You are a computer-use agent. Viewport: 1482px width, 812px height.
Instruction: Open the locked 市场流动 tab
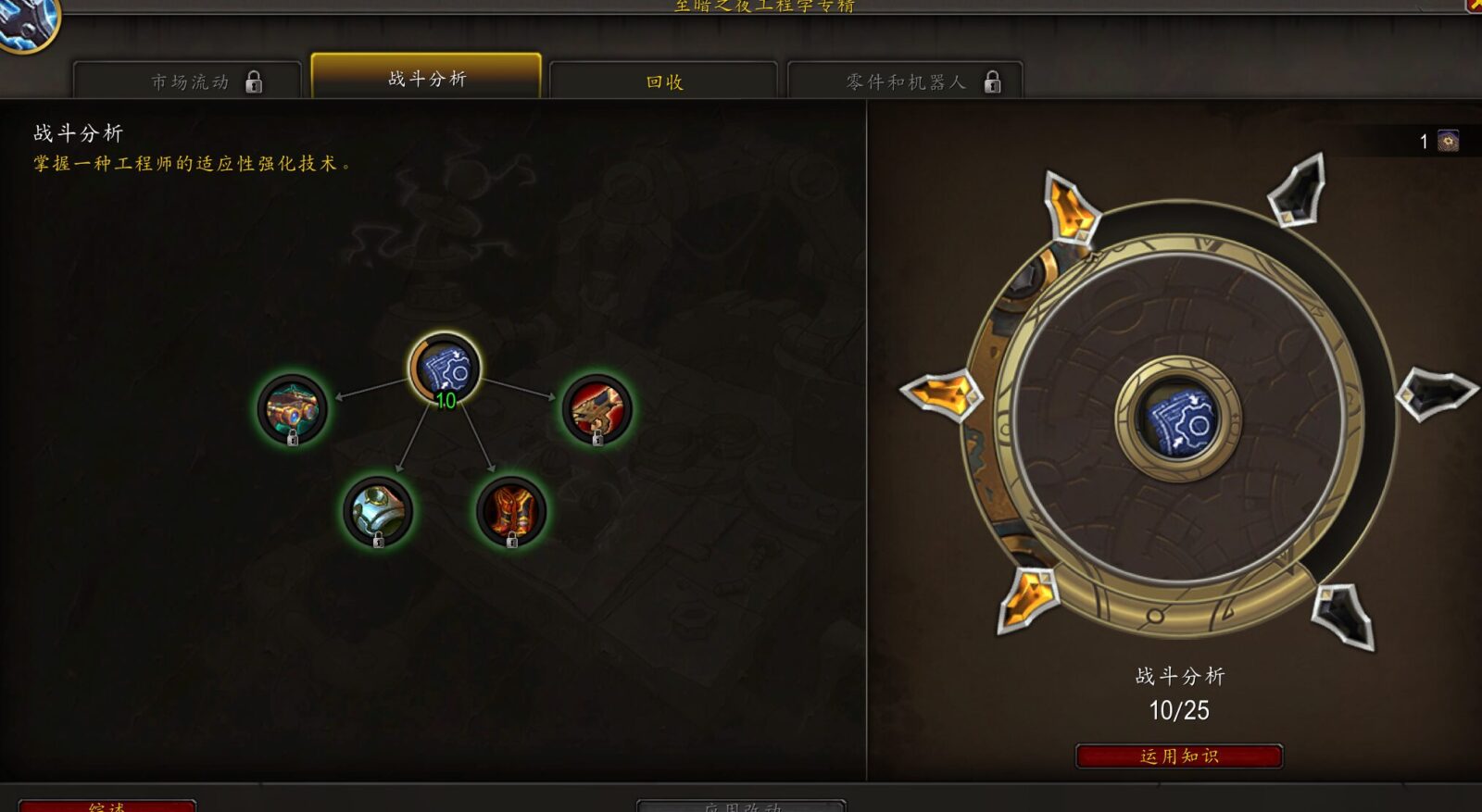pyautogui.click(x=188, y=81)
